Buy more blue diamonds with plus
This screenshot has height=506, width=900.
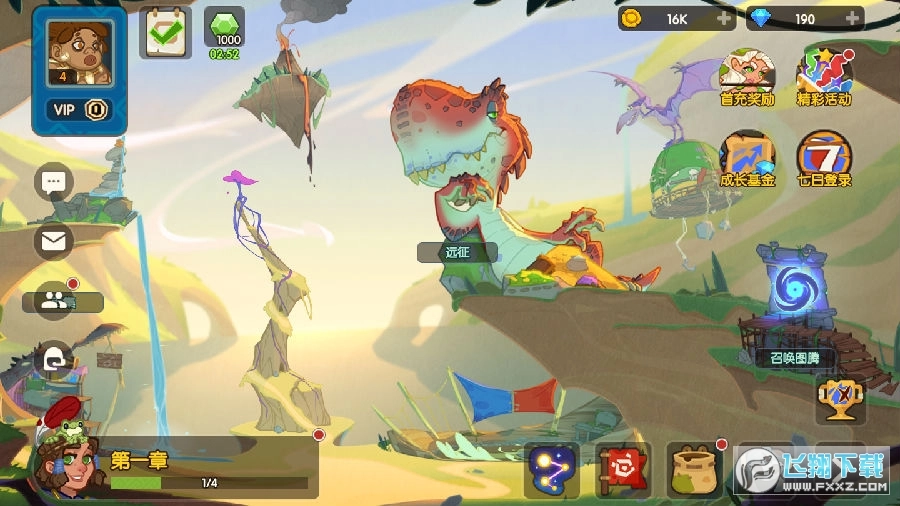(x=851, y=18)
